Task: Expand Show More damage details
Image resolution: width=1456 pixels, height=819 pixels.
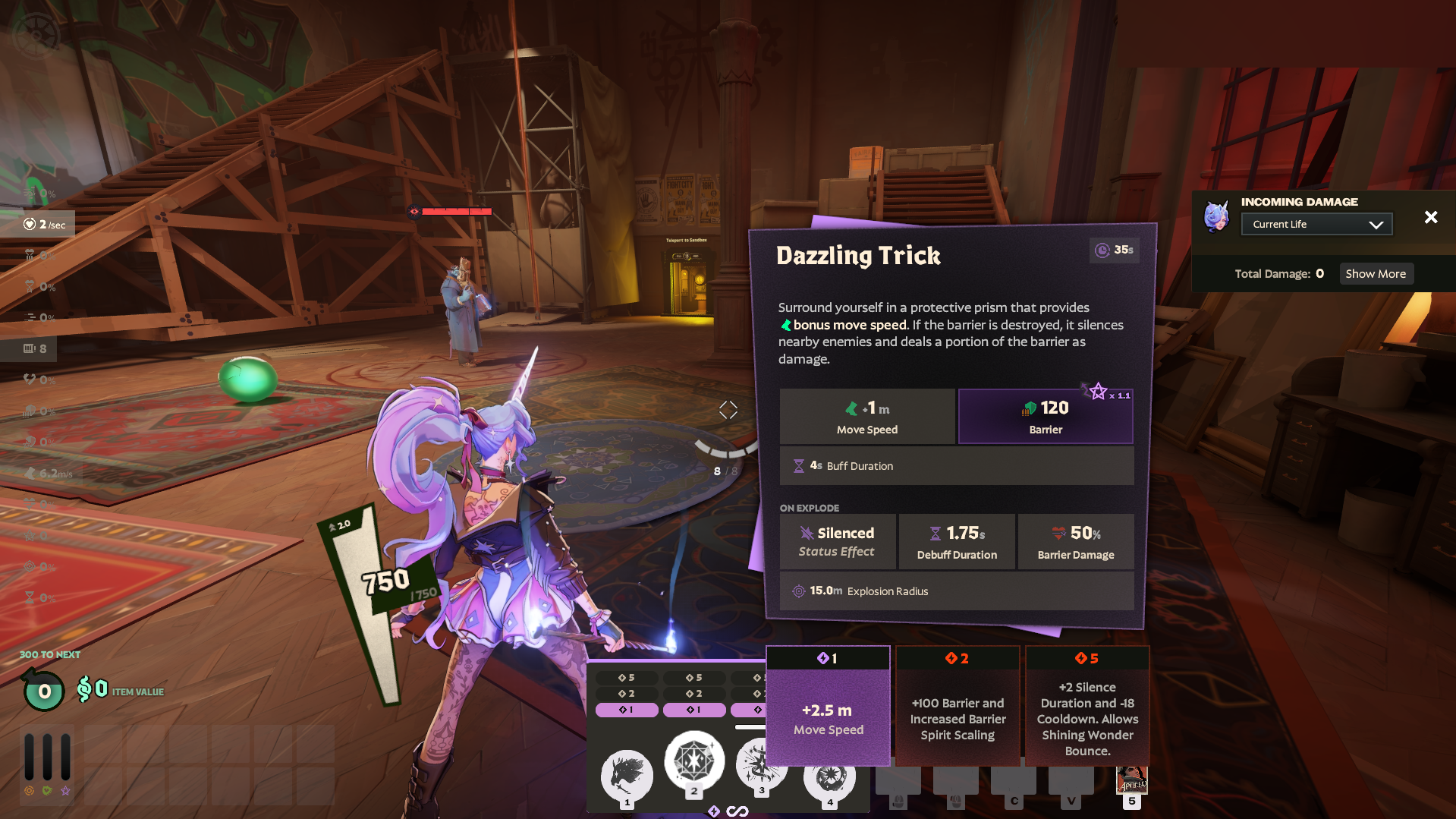Action: click(x=1376, y=273)
